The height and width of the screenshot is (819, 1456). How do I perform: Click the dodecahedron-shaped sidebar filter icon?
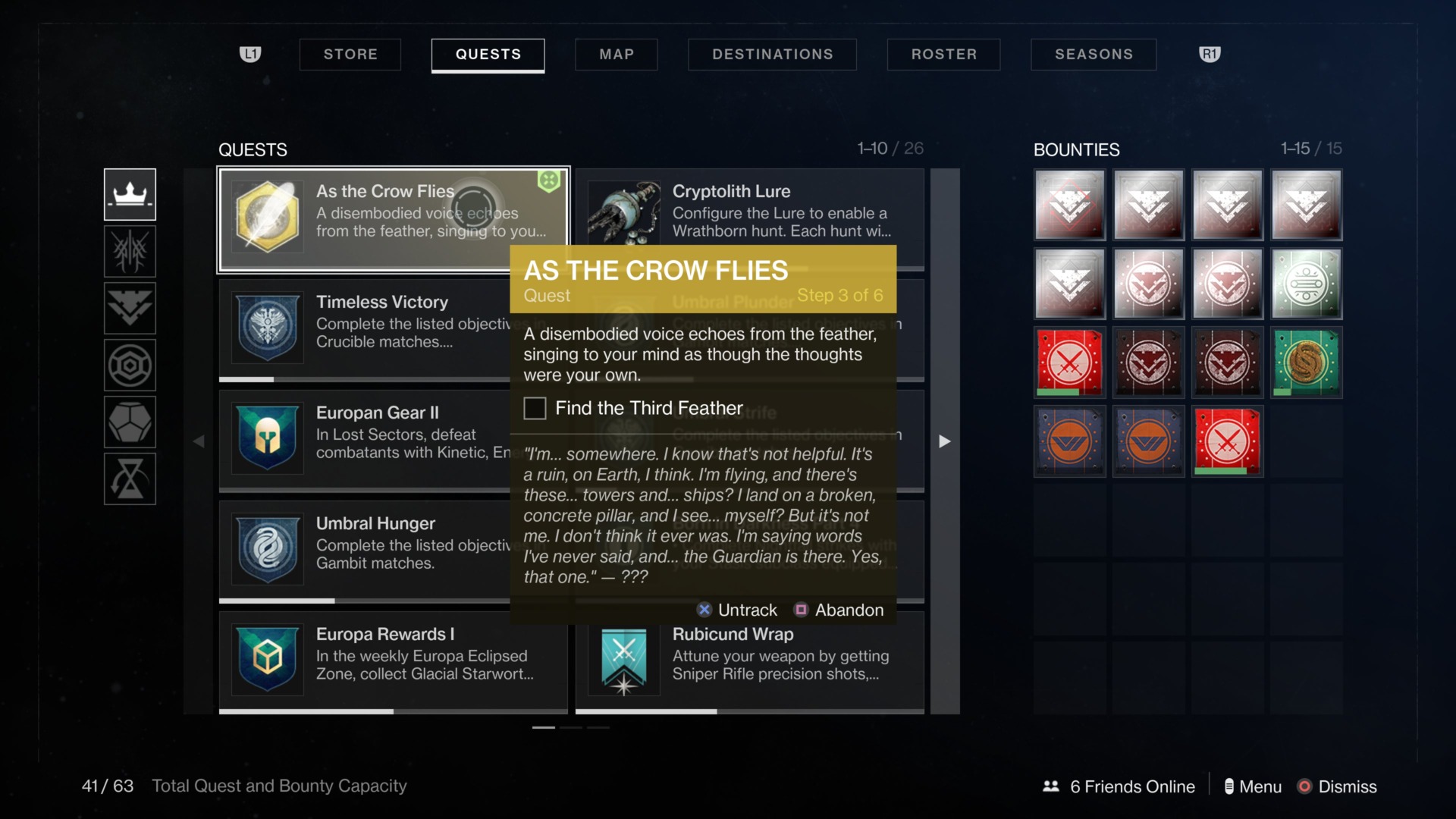click(x=129, y=422)
